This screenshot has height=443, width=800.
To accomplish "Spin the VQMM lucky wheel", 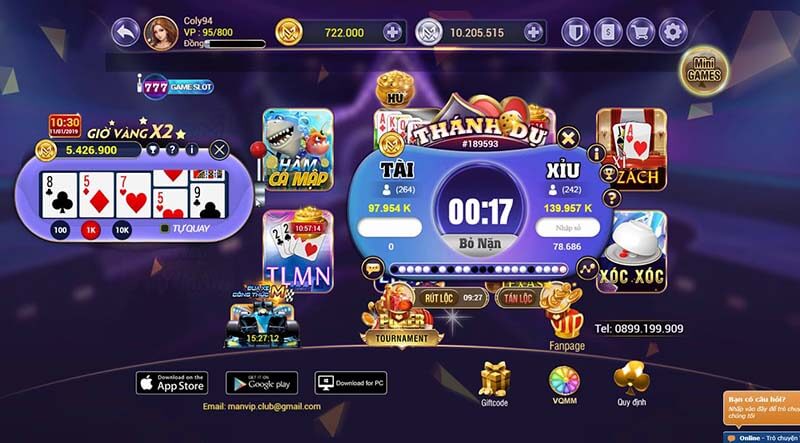I will [x=561, y=383].
